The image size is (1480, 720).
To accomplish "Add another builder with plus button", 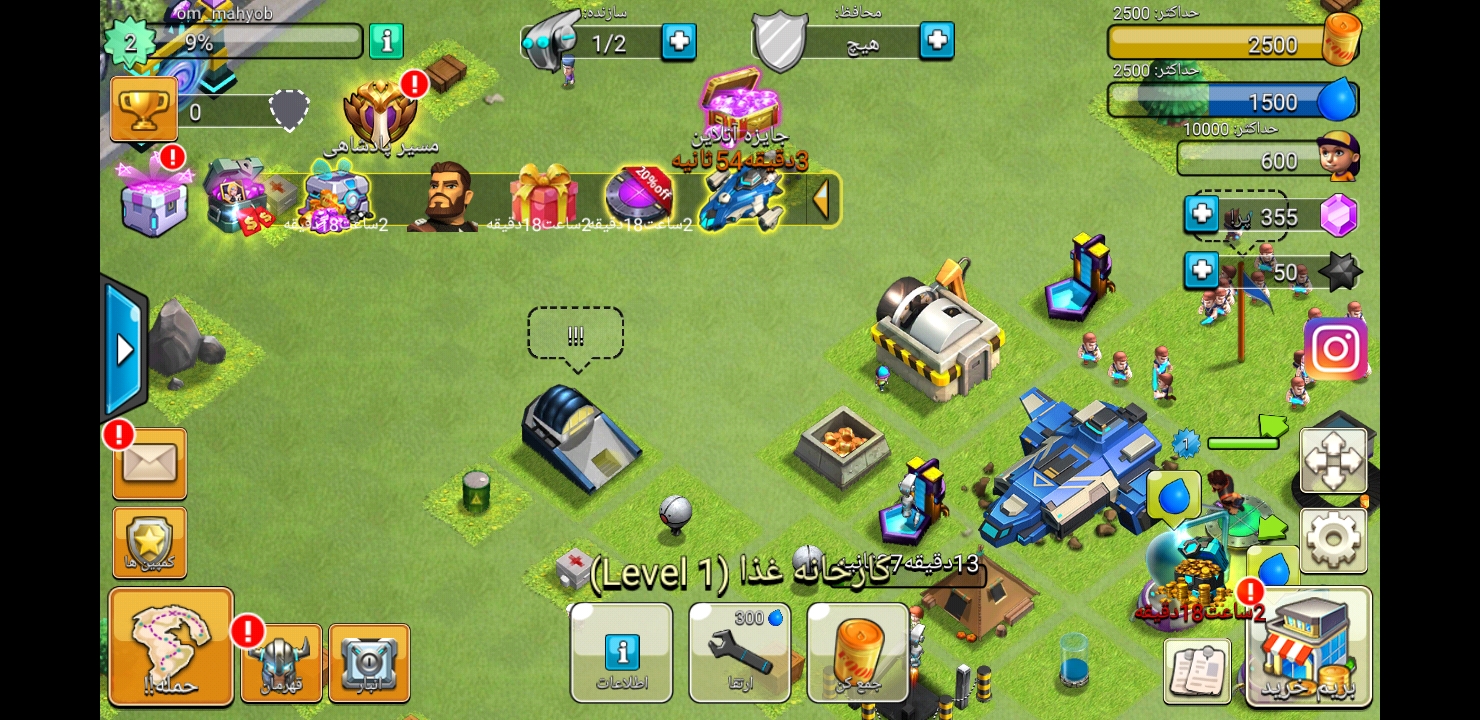I will pos(679,42).
